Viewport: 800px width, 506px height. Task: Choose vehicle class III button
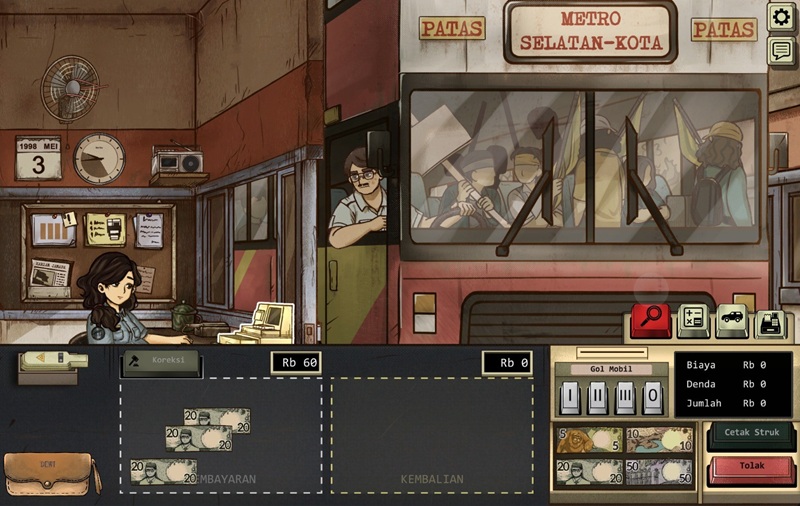coord(625,397)
